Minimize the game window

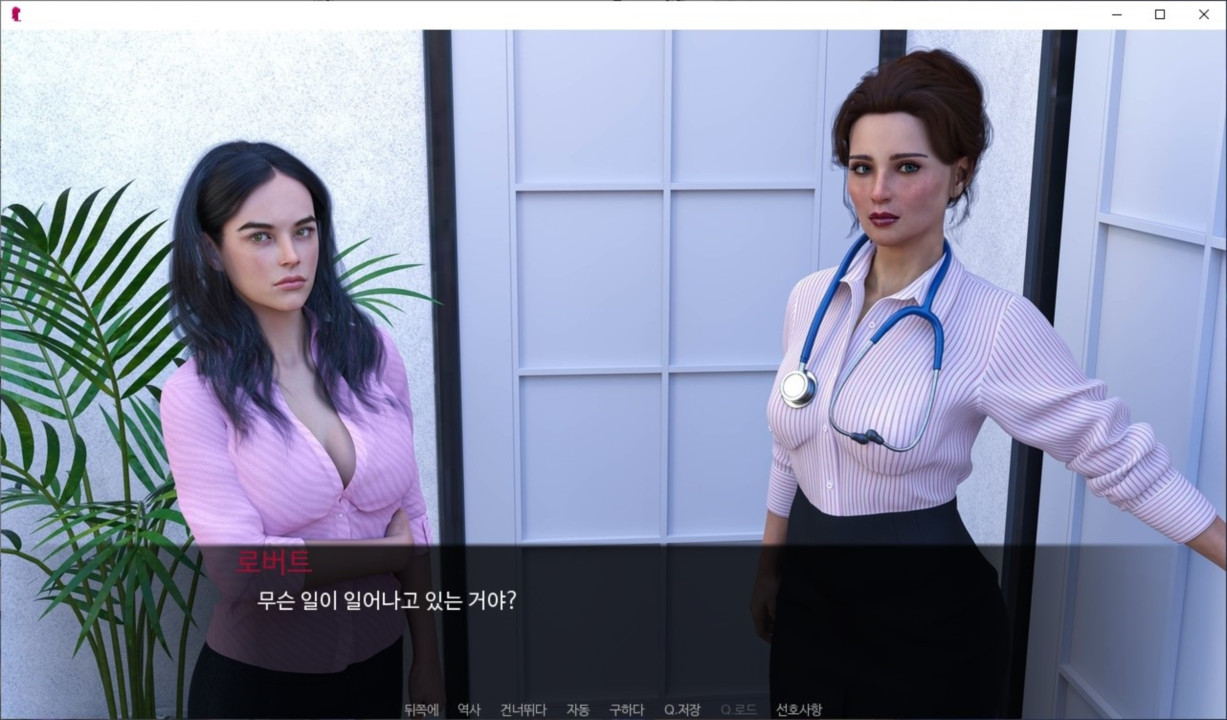(x=1115, y=14)
